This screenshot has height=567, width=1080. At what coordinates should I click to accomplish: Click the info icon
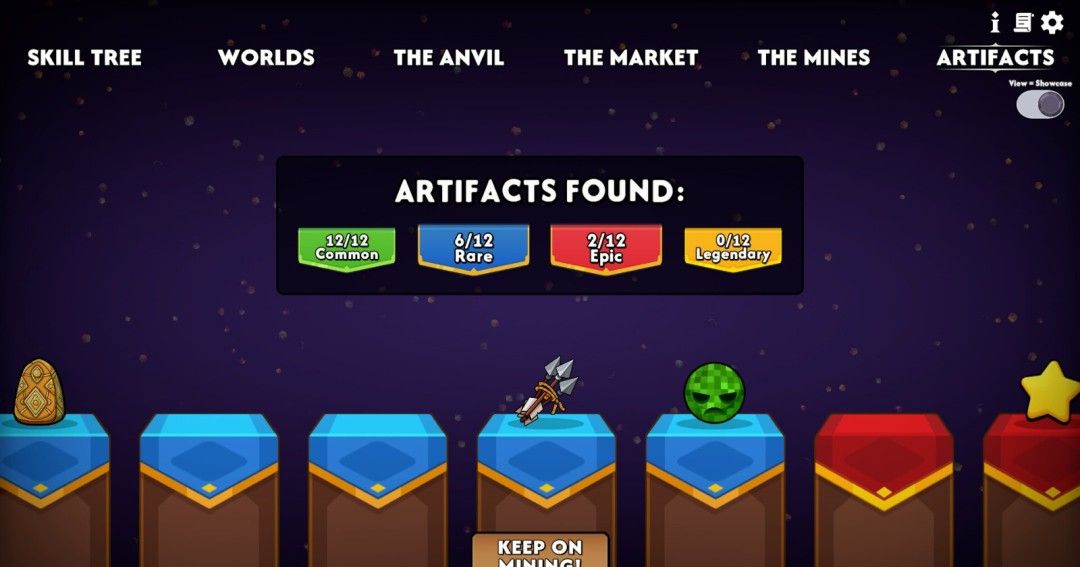[995, 22]
